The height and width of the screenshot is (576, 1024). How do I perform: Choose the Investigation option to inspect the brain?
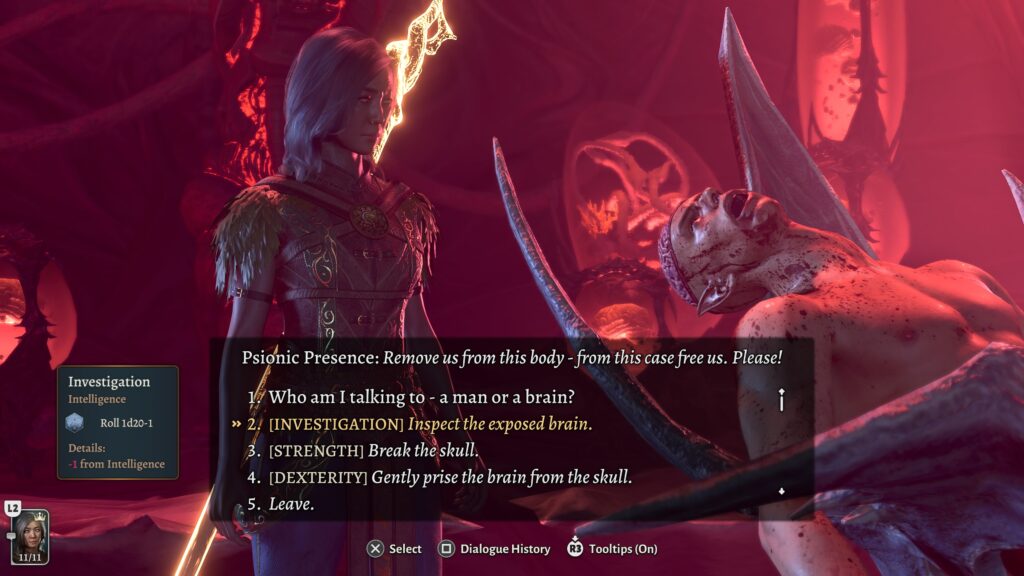(x=430, y=423)
